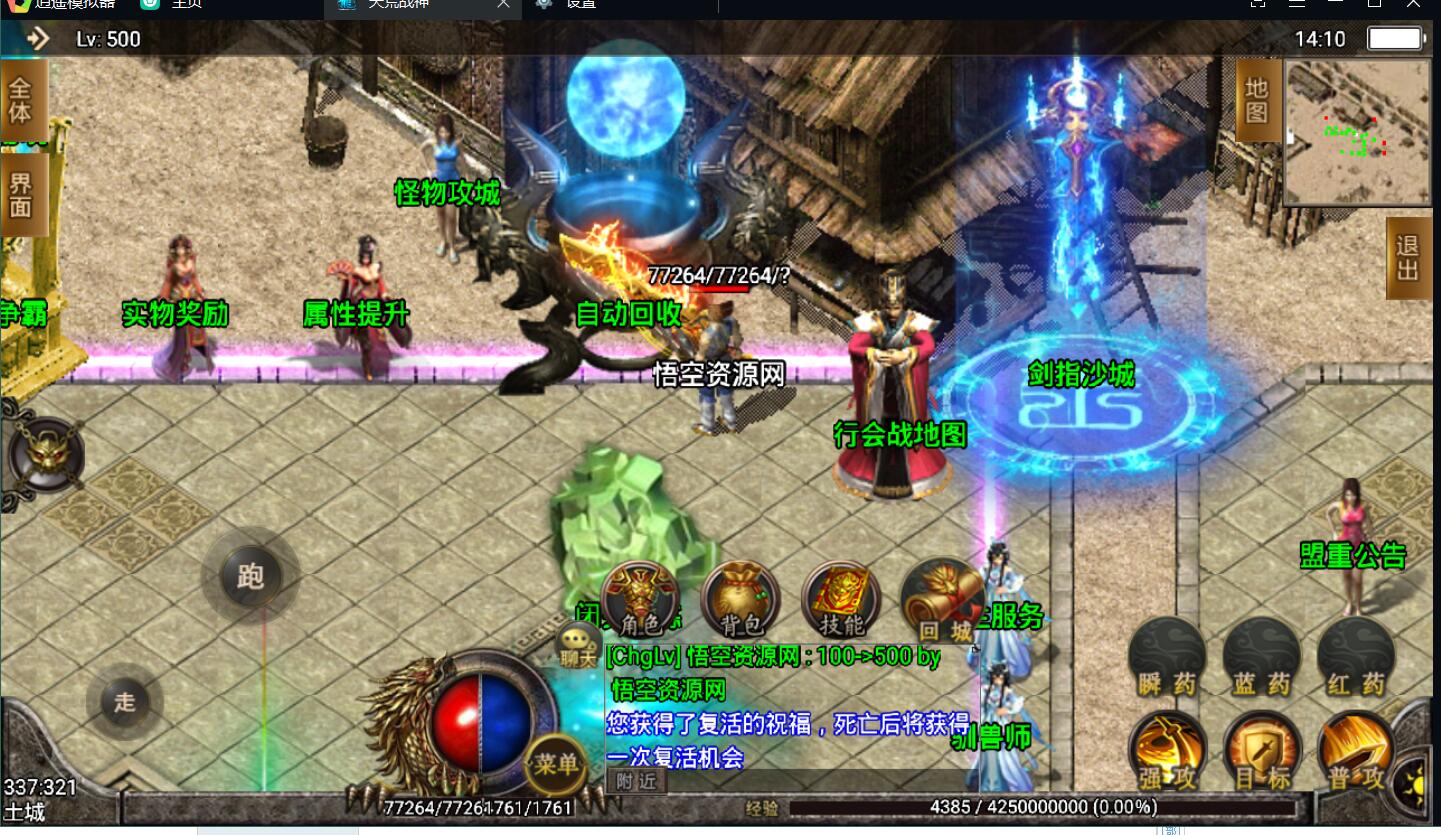1441x835 pixels.
Task: Select the 全体 side button
Action: [x=21, y=99]
